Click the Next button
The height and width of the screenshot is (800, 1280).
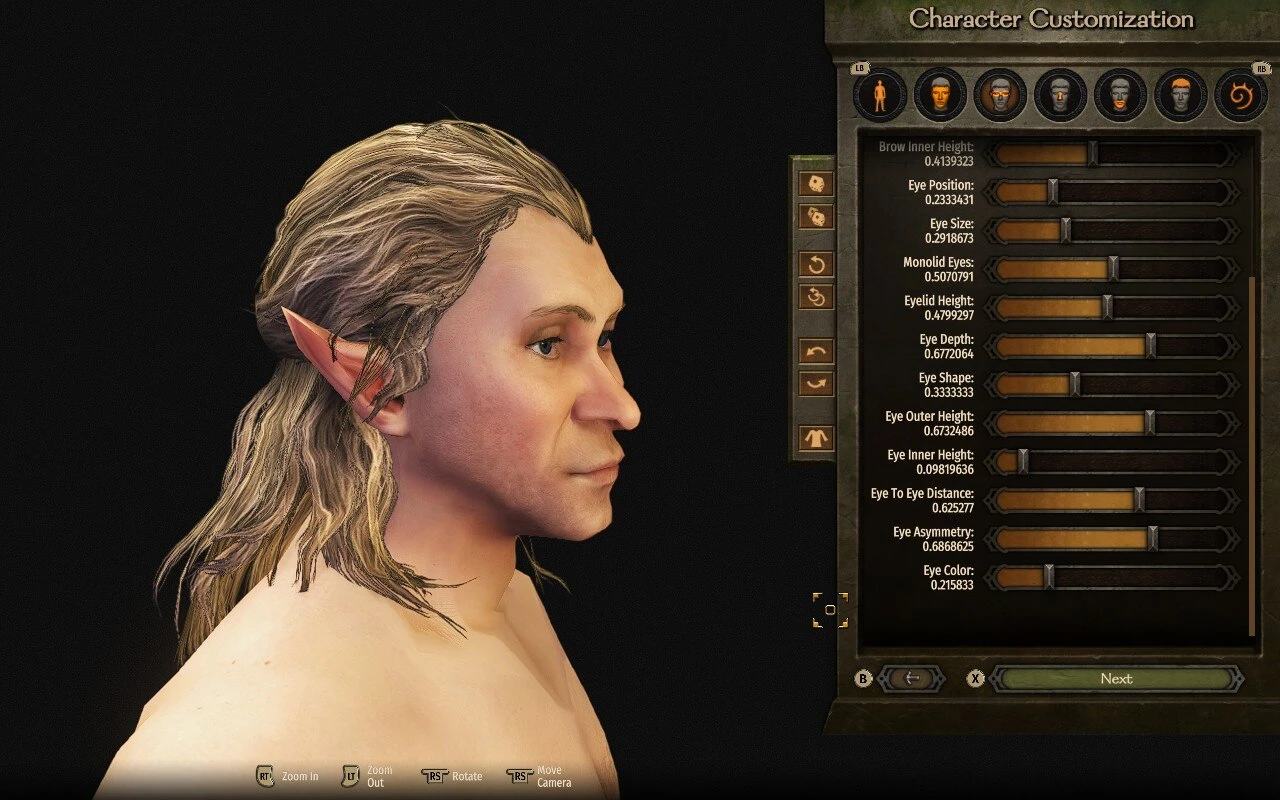(x=1115, y=678)
